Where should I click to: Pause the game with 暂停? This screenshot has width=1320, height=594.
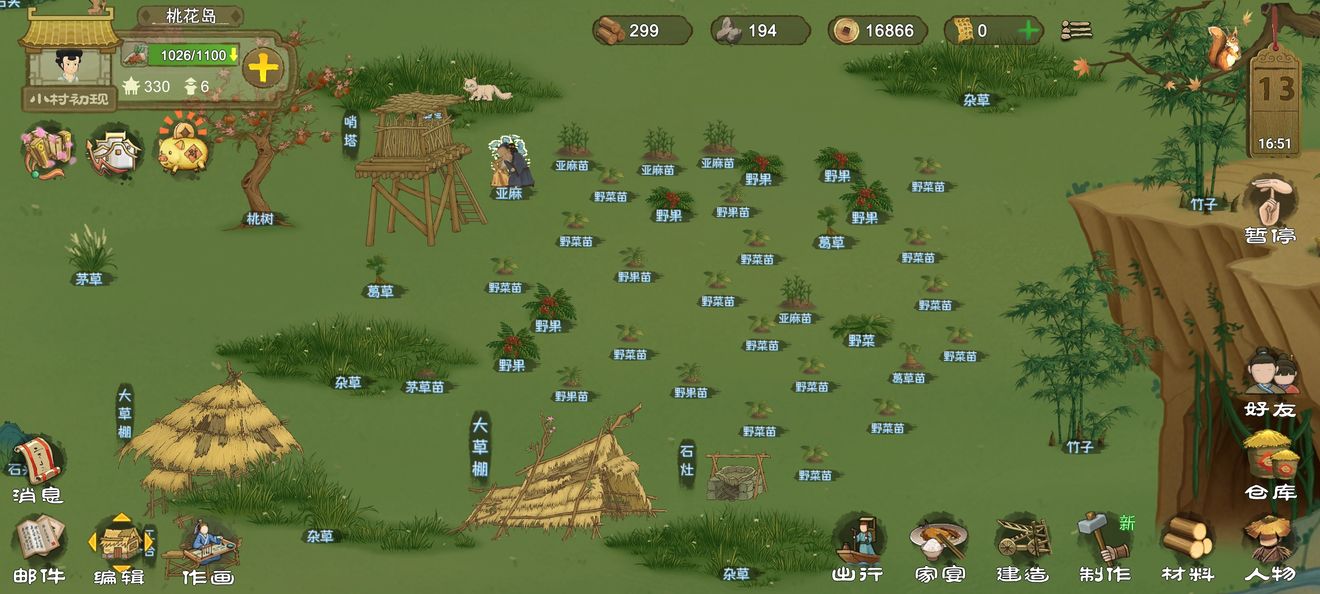point(1270,210)
